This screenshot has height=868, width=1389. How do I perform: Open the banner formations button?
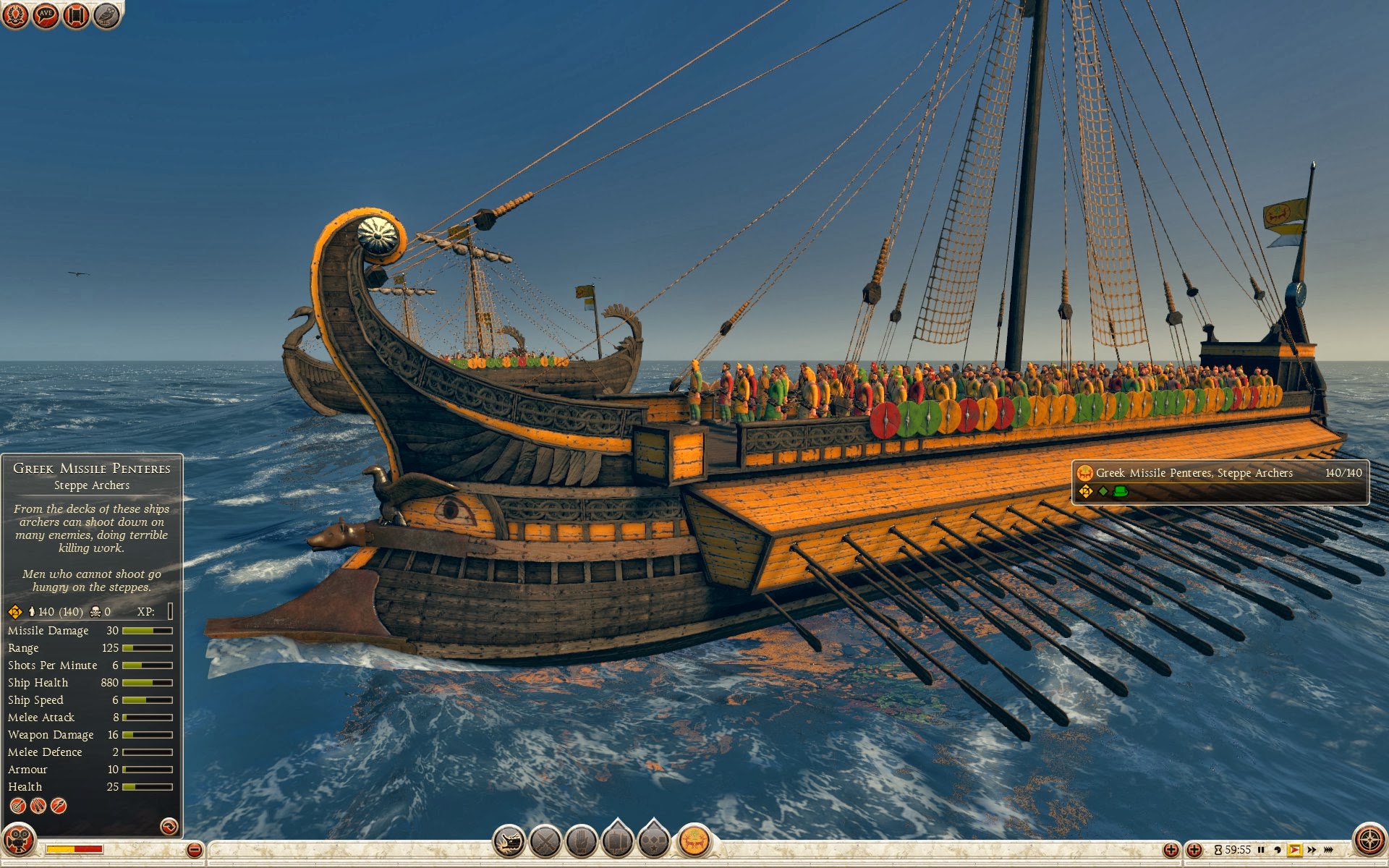click(617, 841)
